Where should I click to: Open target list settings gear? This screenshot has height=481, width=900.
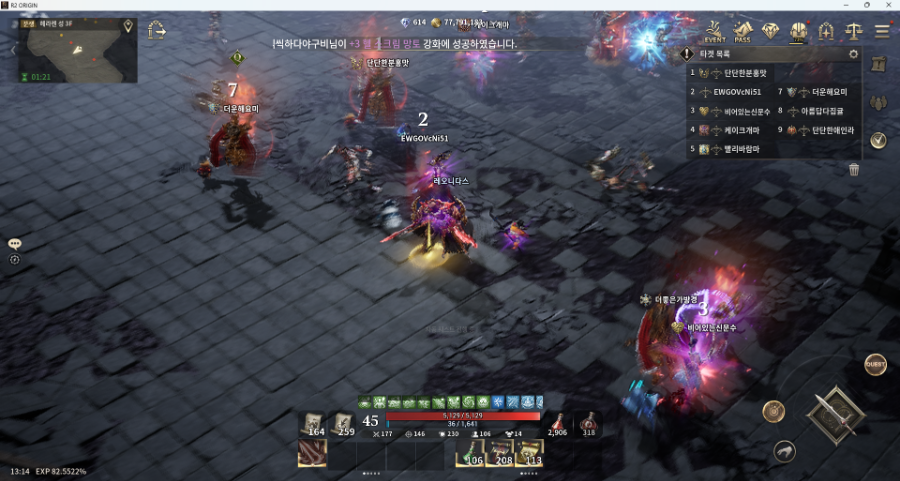pyautogui.click(x=853, y=54)
